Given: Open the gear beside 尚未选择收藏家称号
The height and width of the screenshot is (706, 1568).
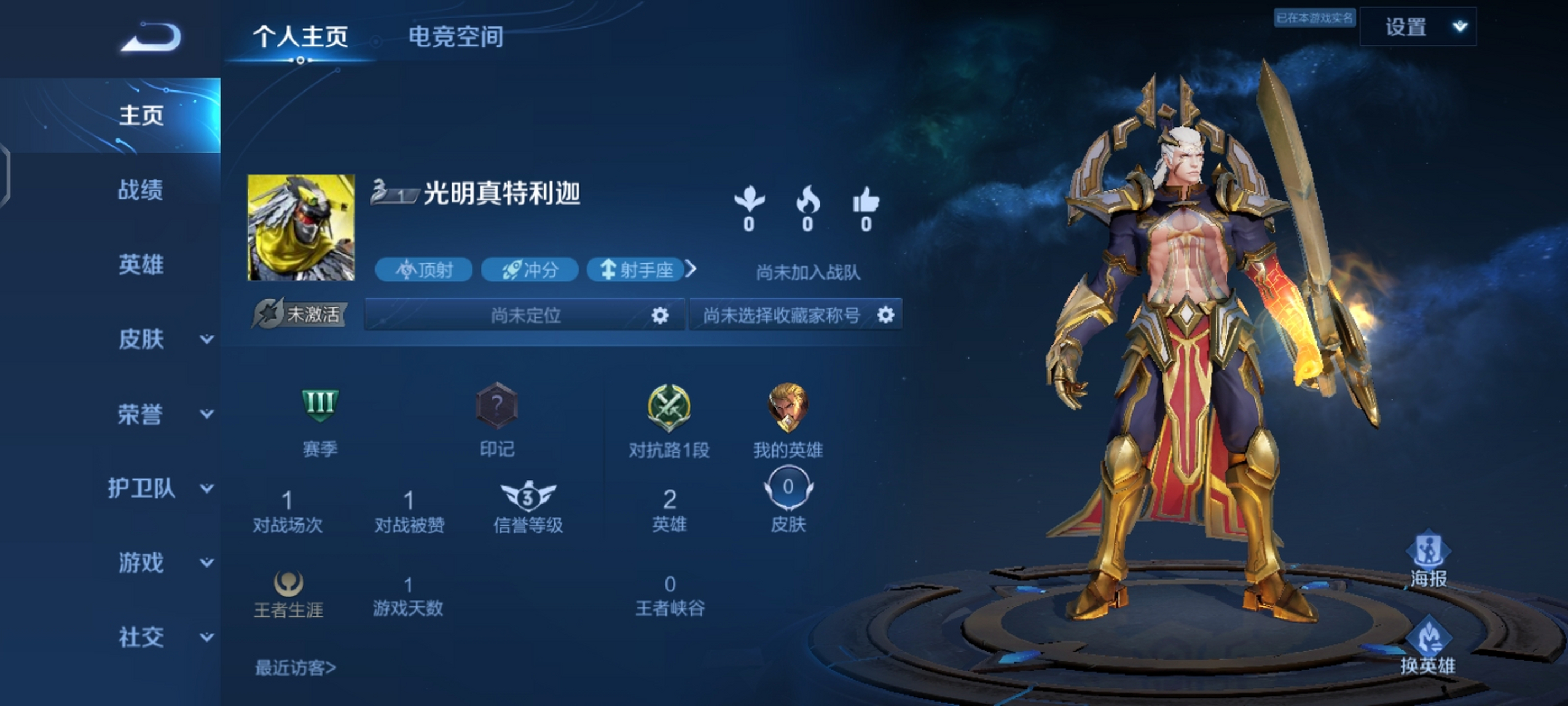Looking at the screenshot, I should [886, 315].
